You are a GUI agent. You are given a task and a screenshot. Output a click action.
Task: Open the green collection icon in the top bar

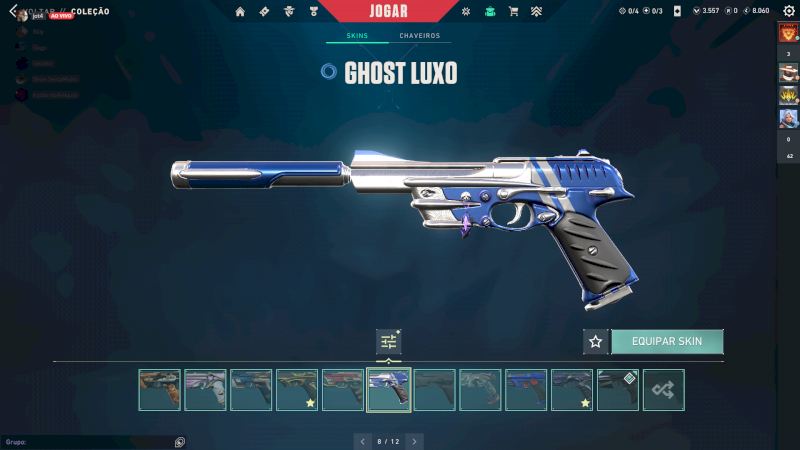(x=489, y=12)
